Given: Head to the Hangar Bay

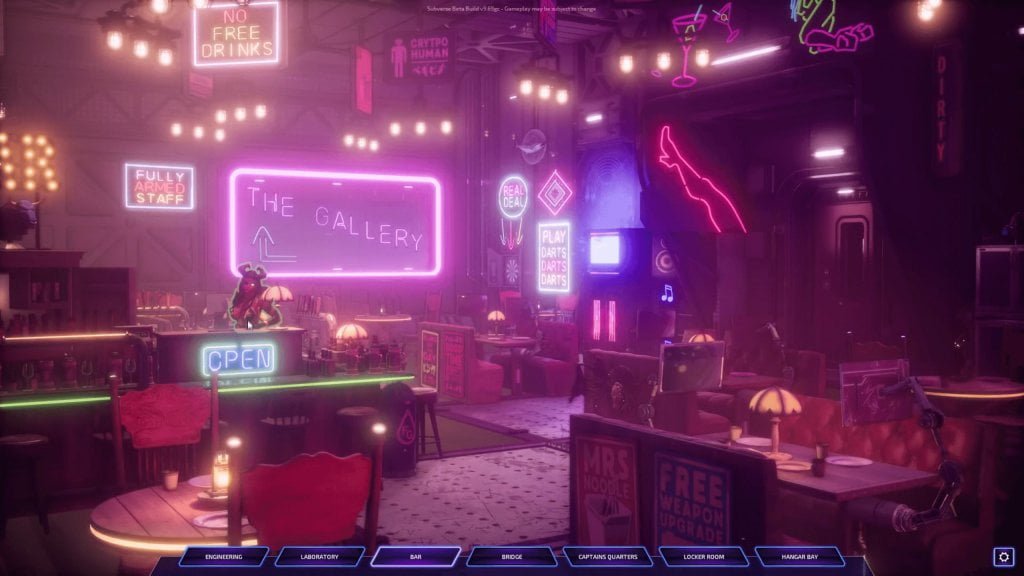Looking at the screenshot, I should pyautogui.click(x=800, y=557).
